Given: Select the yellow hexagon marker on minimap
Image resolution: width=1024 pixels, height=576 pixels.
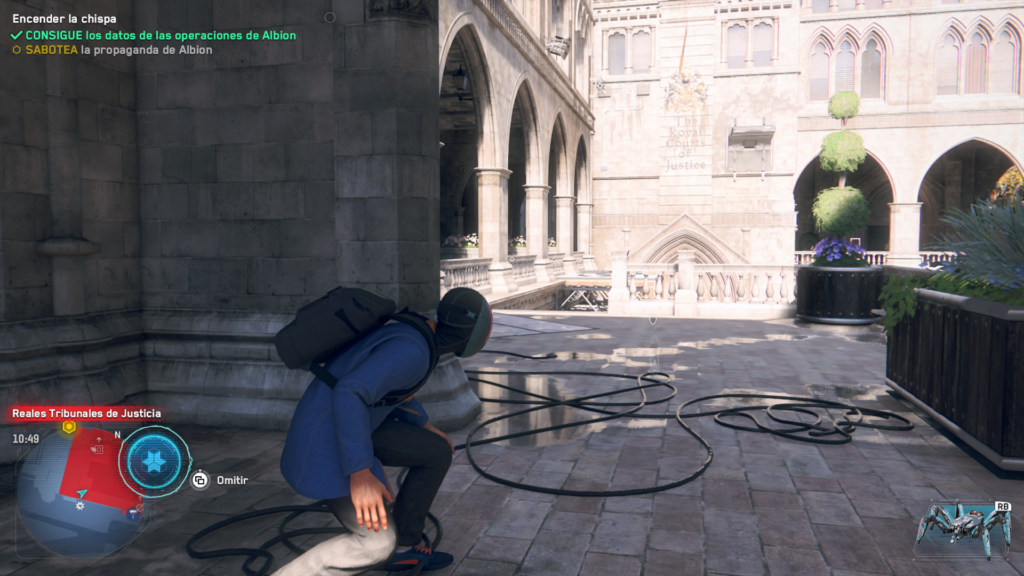Looking at the screenshot, I should [x=68, y=427].
